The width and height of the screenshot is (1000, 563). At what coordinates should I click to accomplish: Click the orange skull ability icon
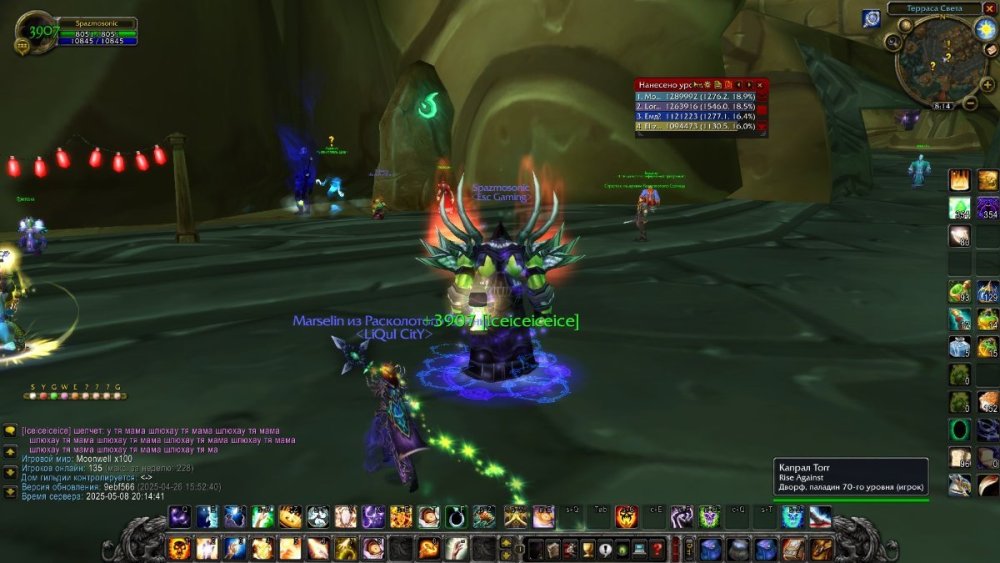180,548
